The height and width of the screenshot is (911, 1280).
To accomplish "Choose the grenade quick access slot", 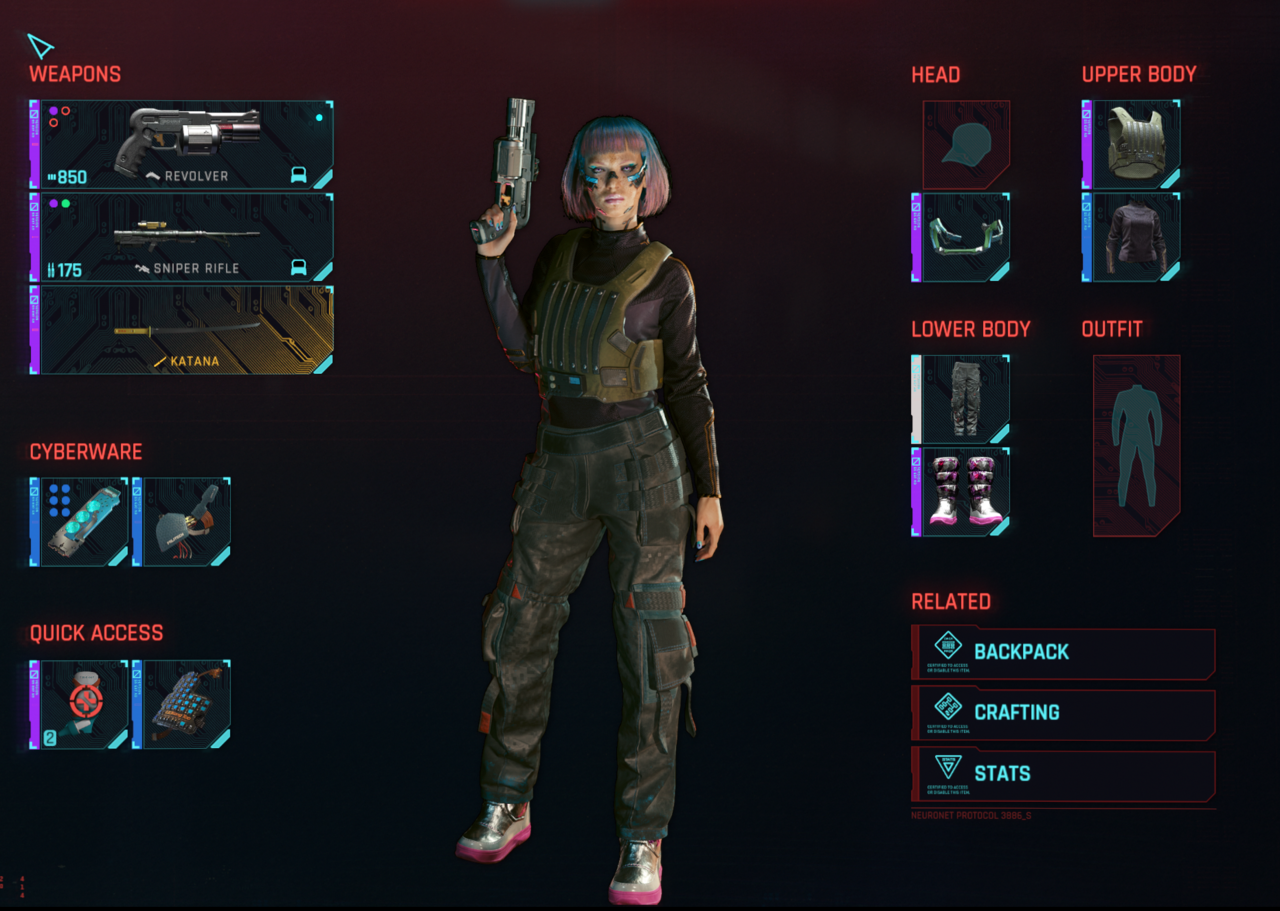I will (187, 705).
